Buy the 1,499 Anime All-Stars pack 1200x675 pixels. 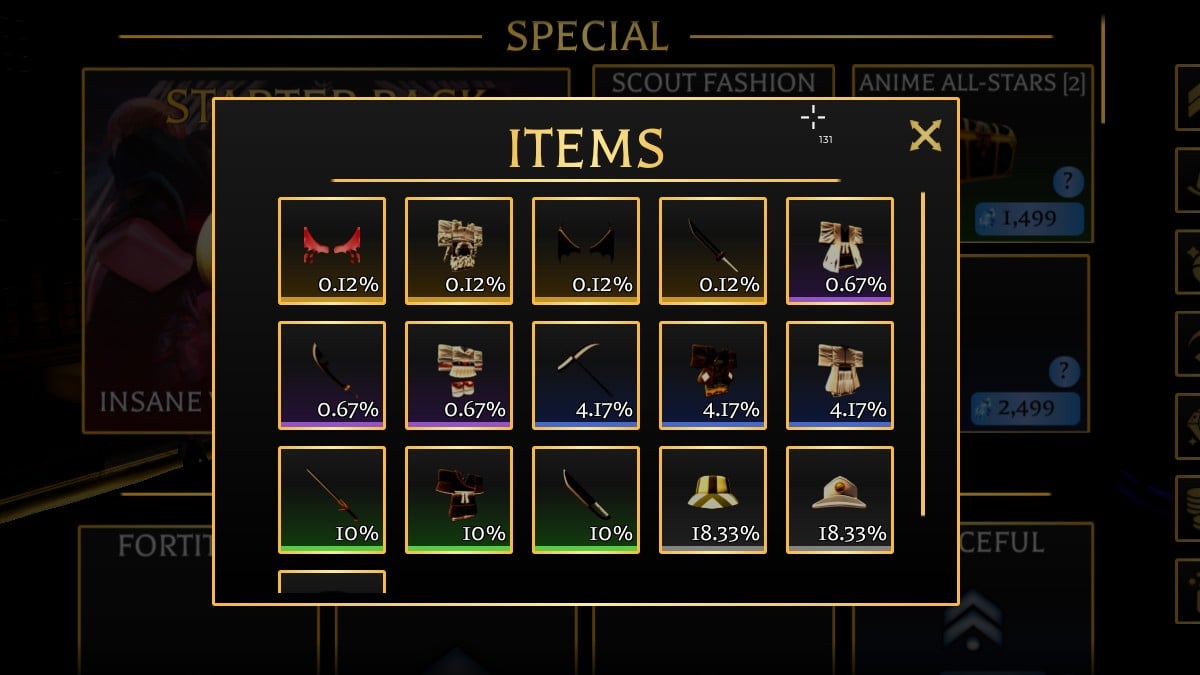(x=1029, y=219)
